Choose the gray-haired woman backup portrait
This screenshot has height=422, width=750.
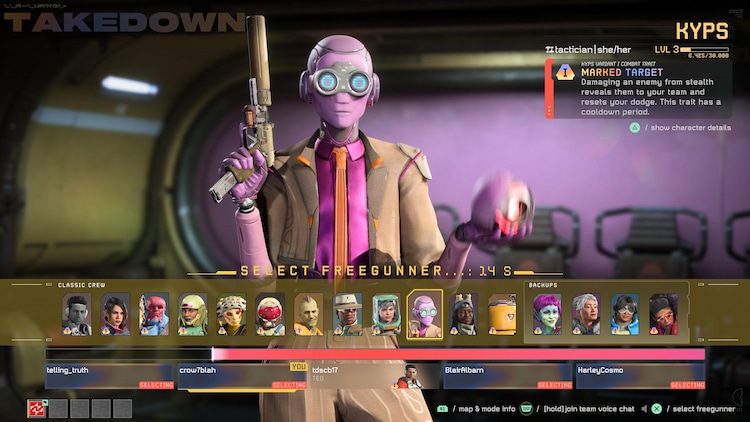(586, 314)
